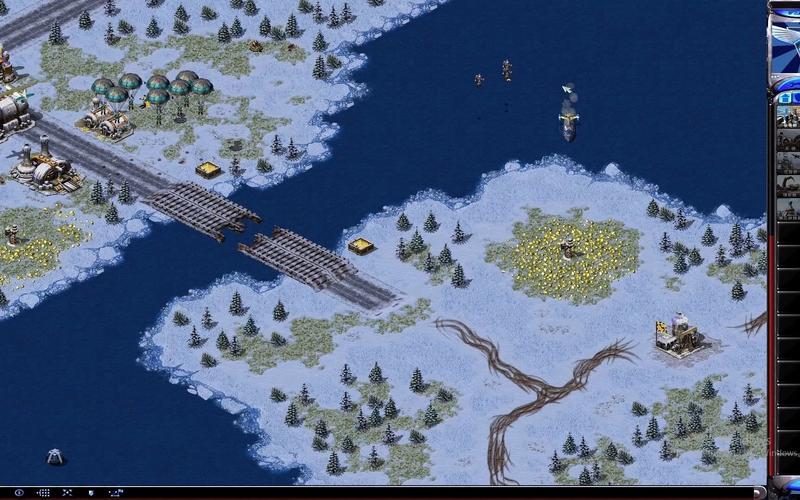The height and width of the screenshot is (500, 800).
Task: Activate the dotted grid command icon
Action: 43,492
